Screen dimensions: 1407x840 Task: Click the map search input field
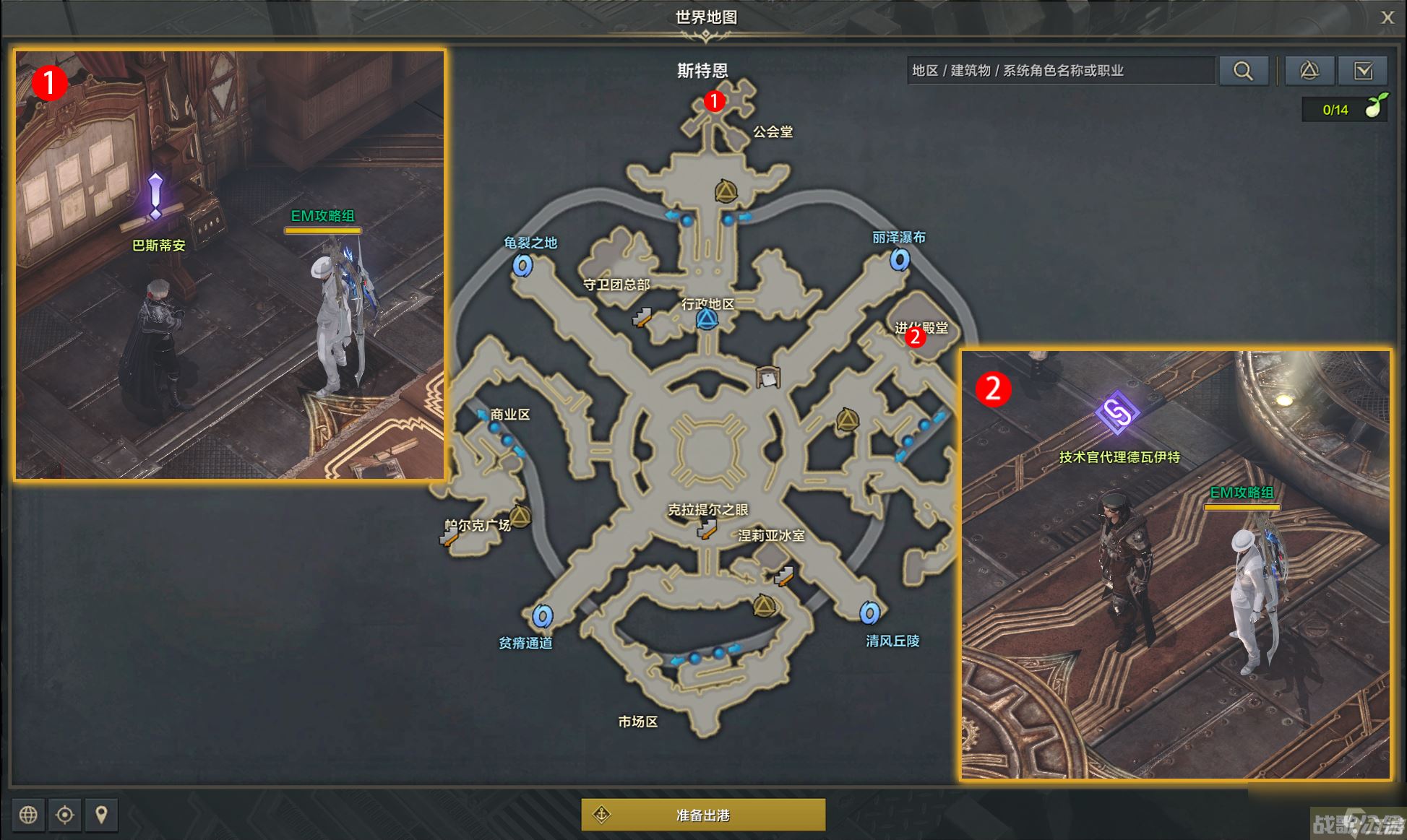(x=1060, y=71)
